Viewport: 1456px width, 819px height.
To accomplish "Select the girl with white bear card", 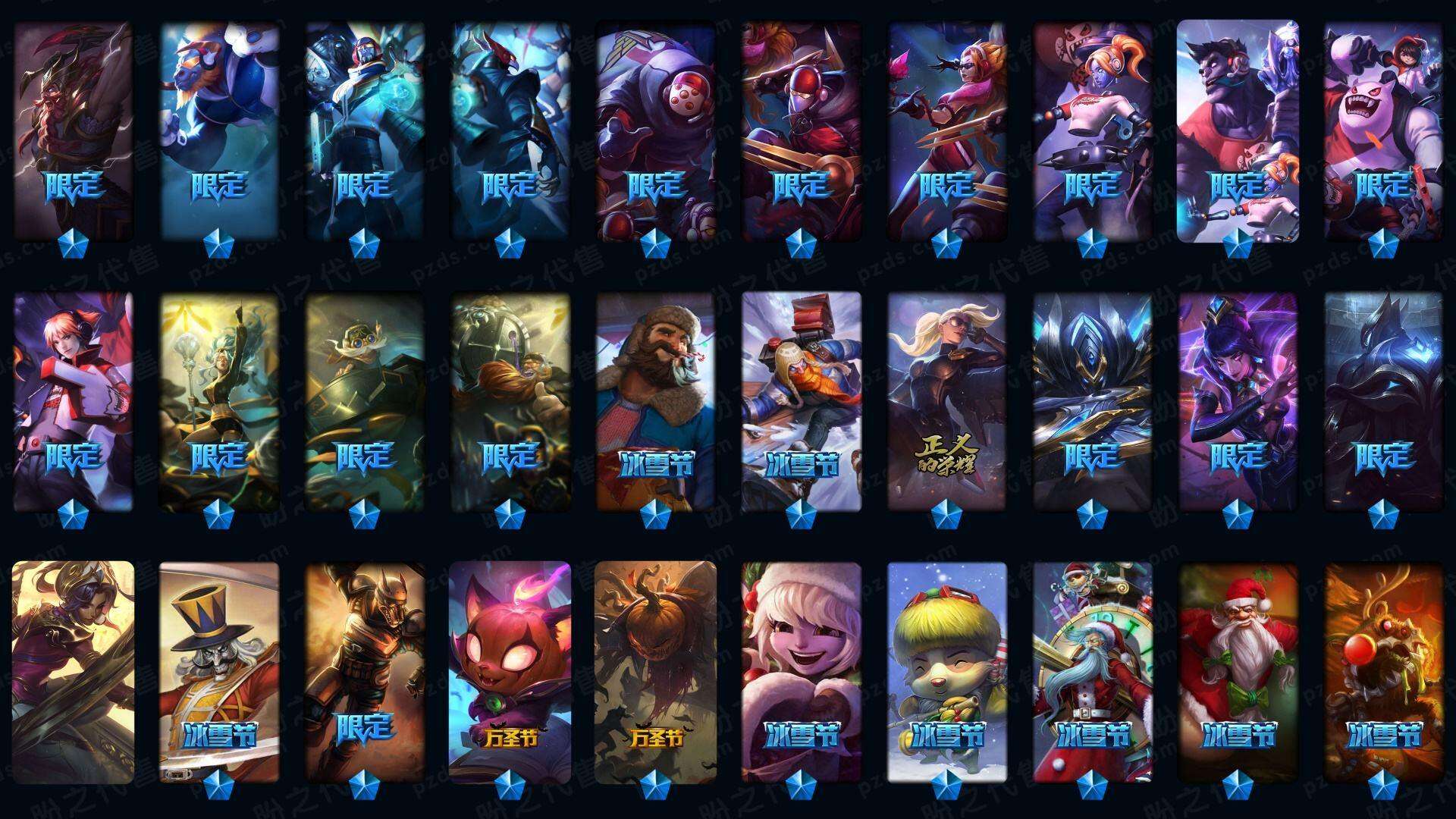I will point(1383,129).
